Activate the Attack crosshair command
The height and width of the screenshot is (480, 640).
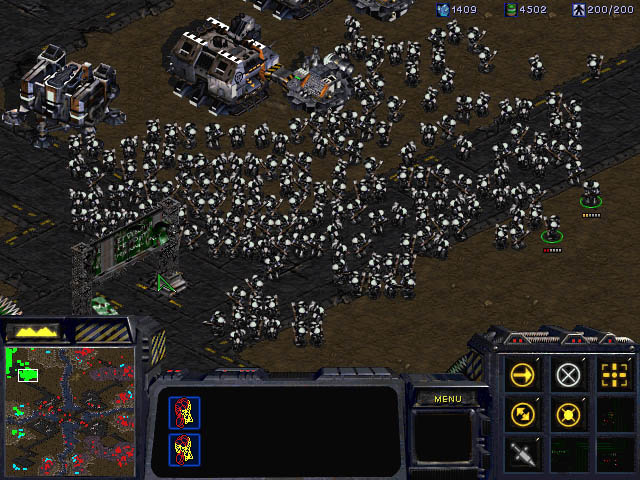tap(614, 374)
